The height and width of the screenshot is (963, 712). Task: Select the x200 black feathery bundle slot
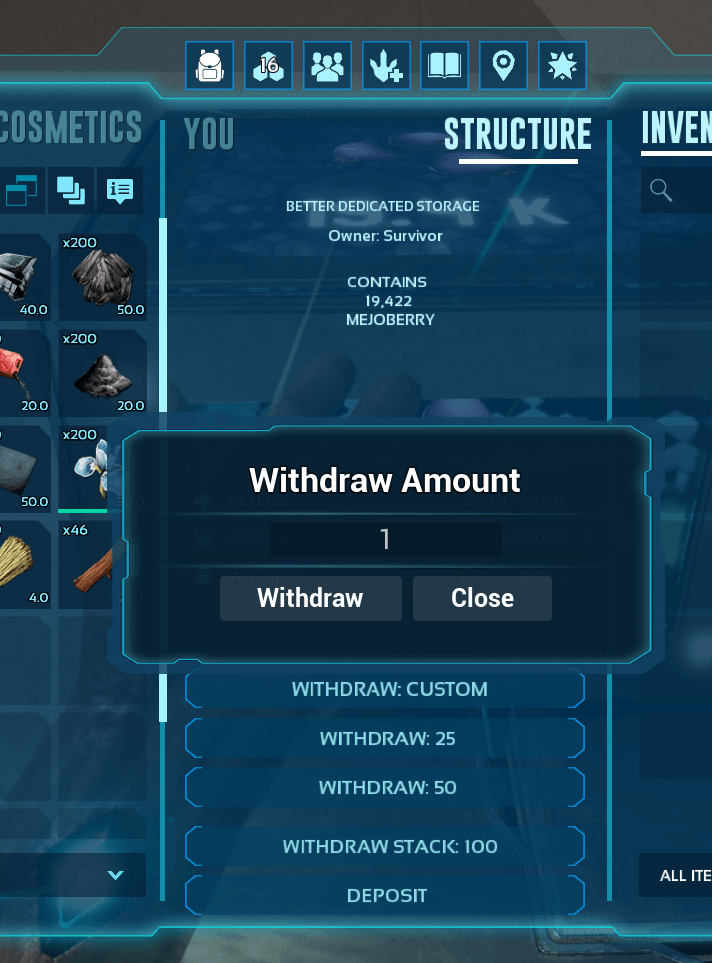pos(103,277)
